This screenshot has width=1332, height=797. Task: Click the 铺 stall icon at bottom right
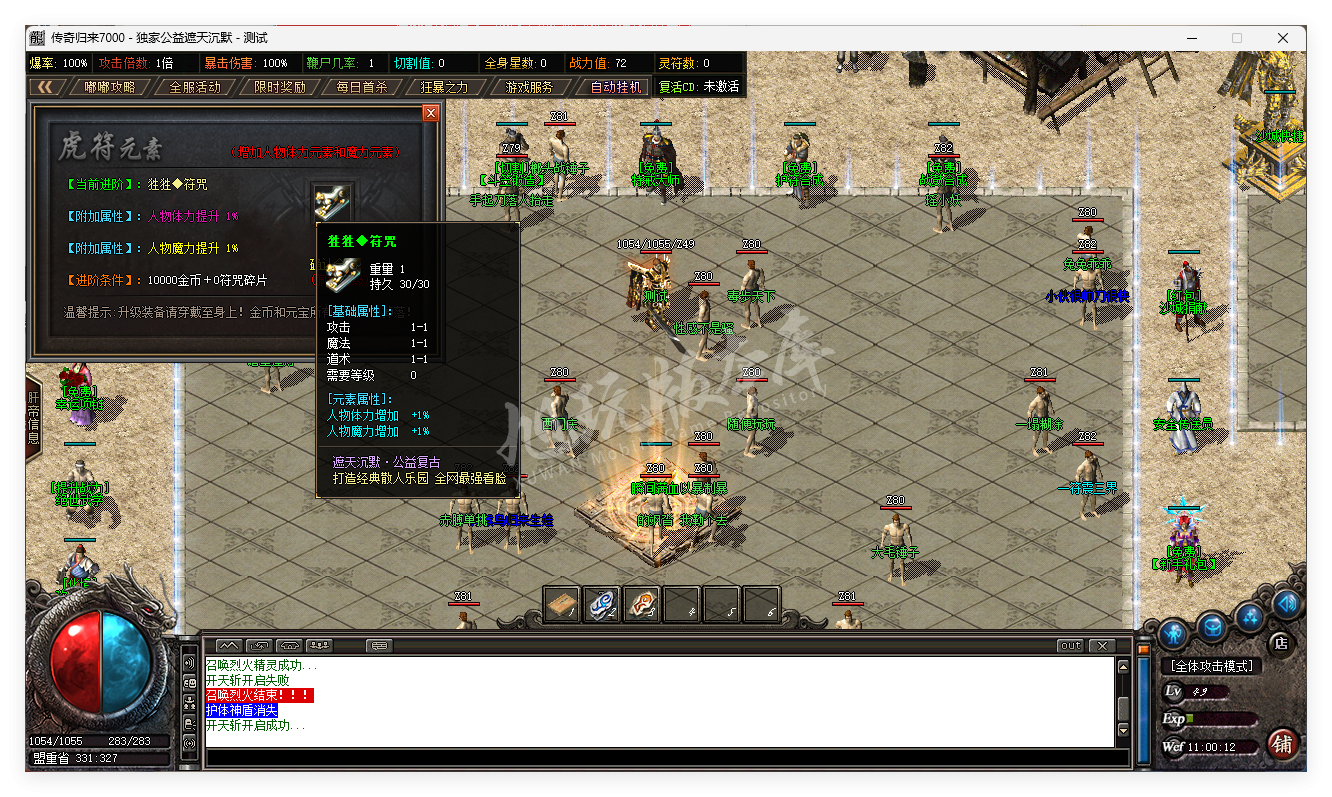pos(1283,744)
